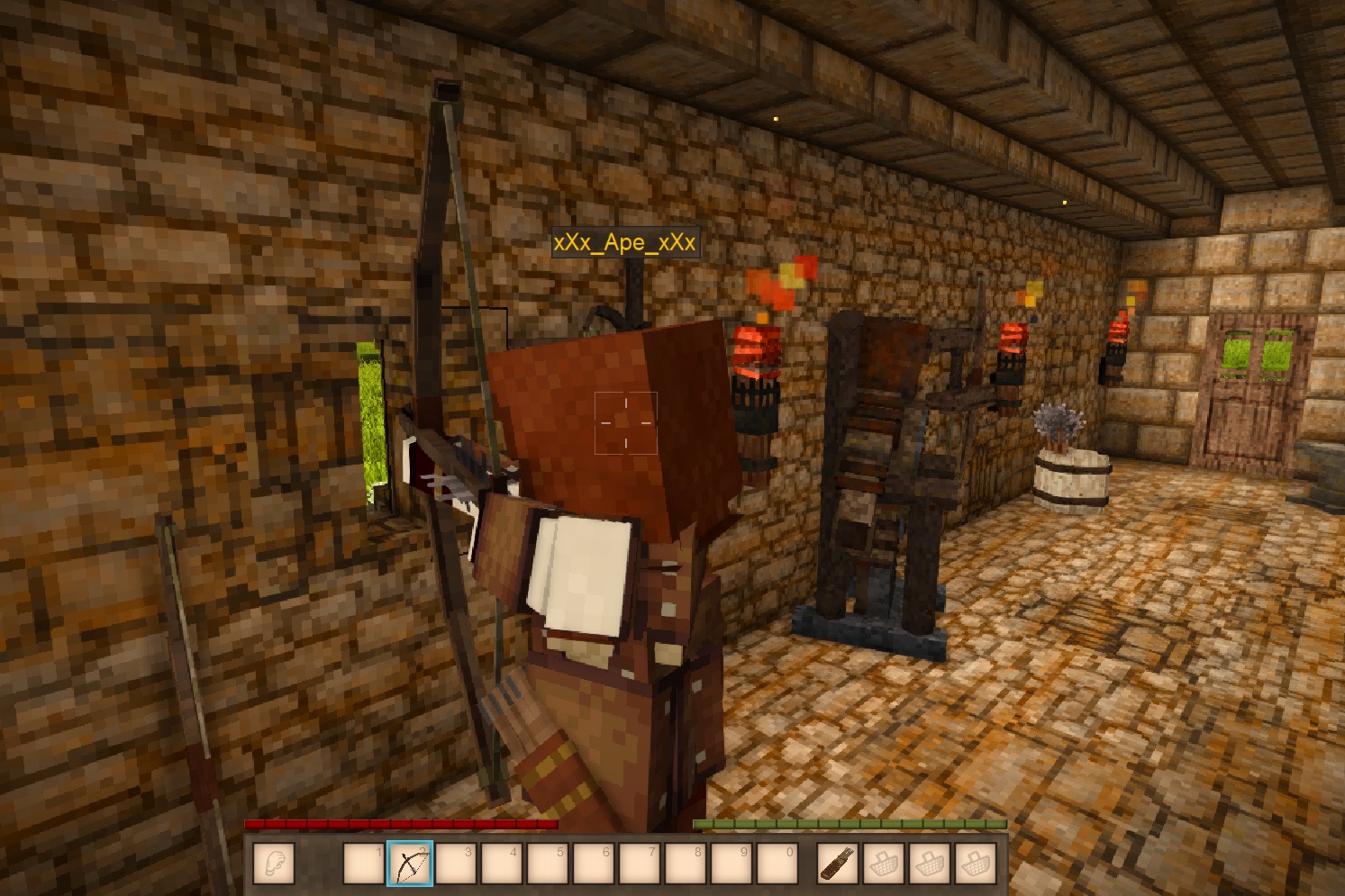The width and height of the screenshot is (1345, 896).
Task: Select the off-hand slot with hand icon
Action: [274, 864]
